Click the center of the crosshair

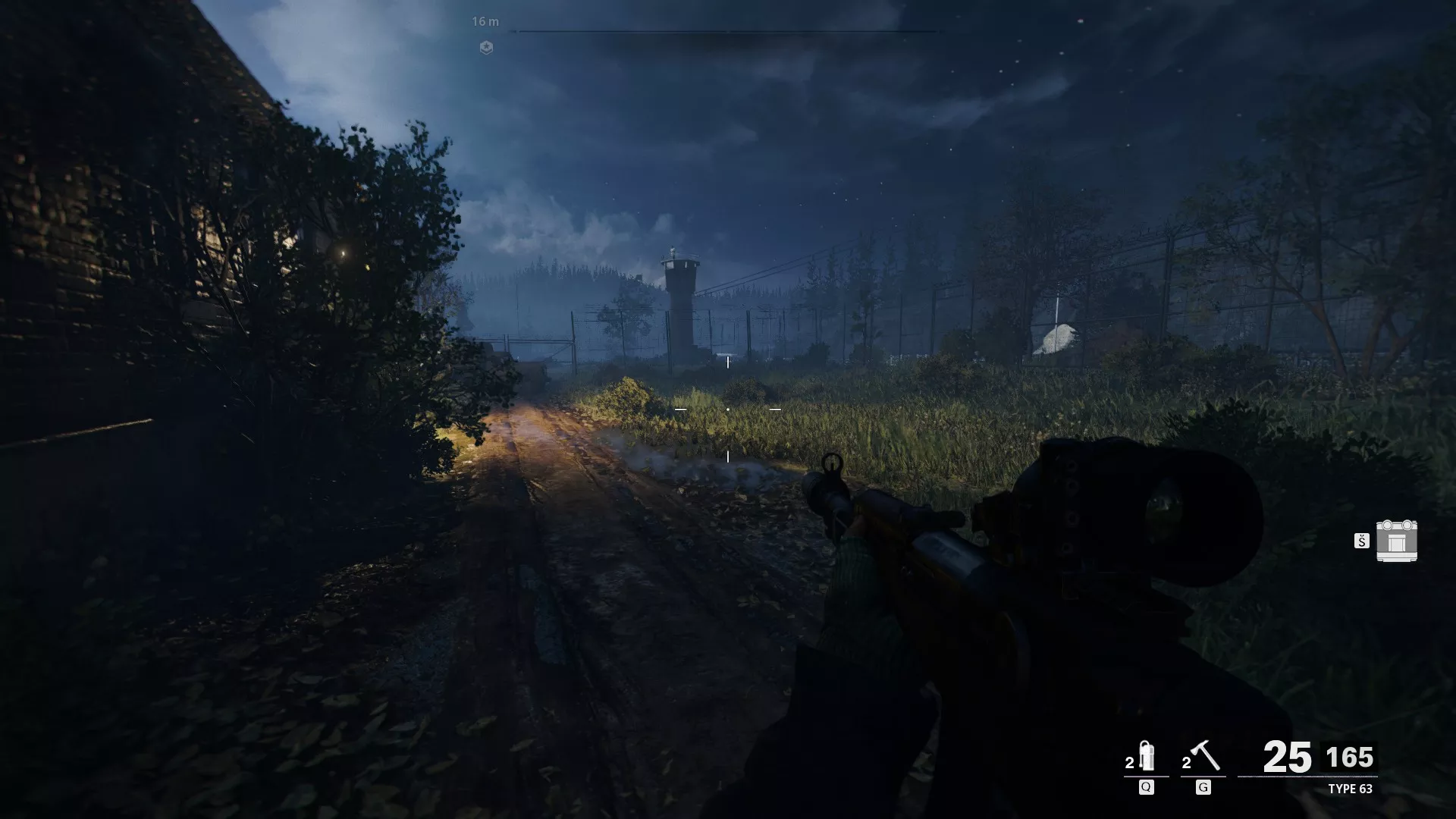726,408
